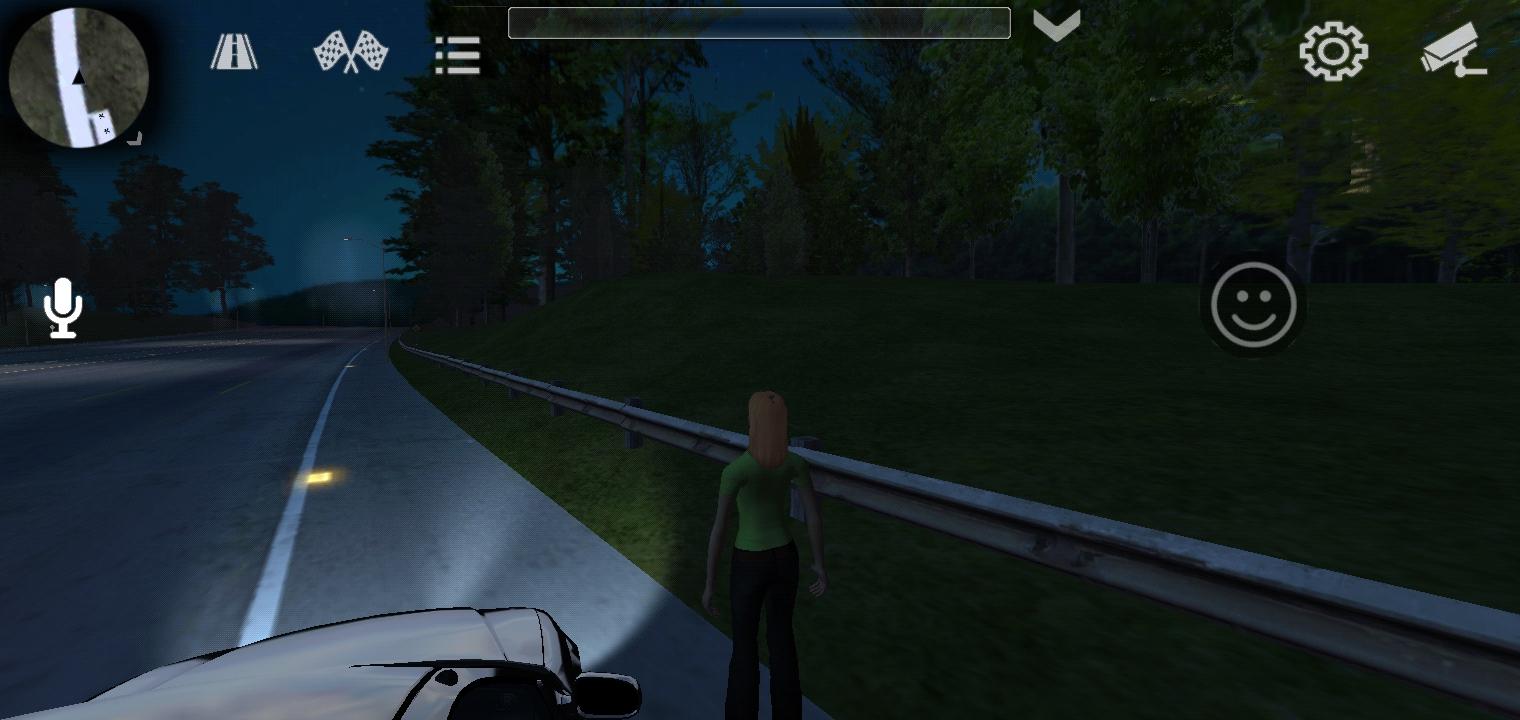Expand the top message bar chevron

1057,23
